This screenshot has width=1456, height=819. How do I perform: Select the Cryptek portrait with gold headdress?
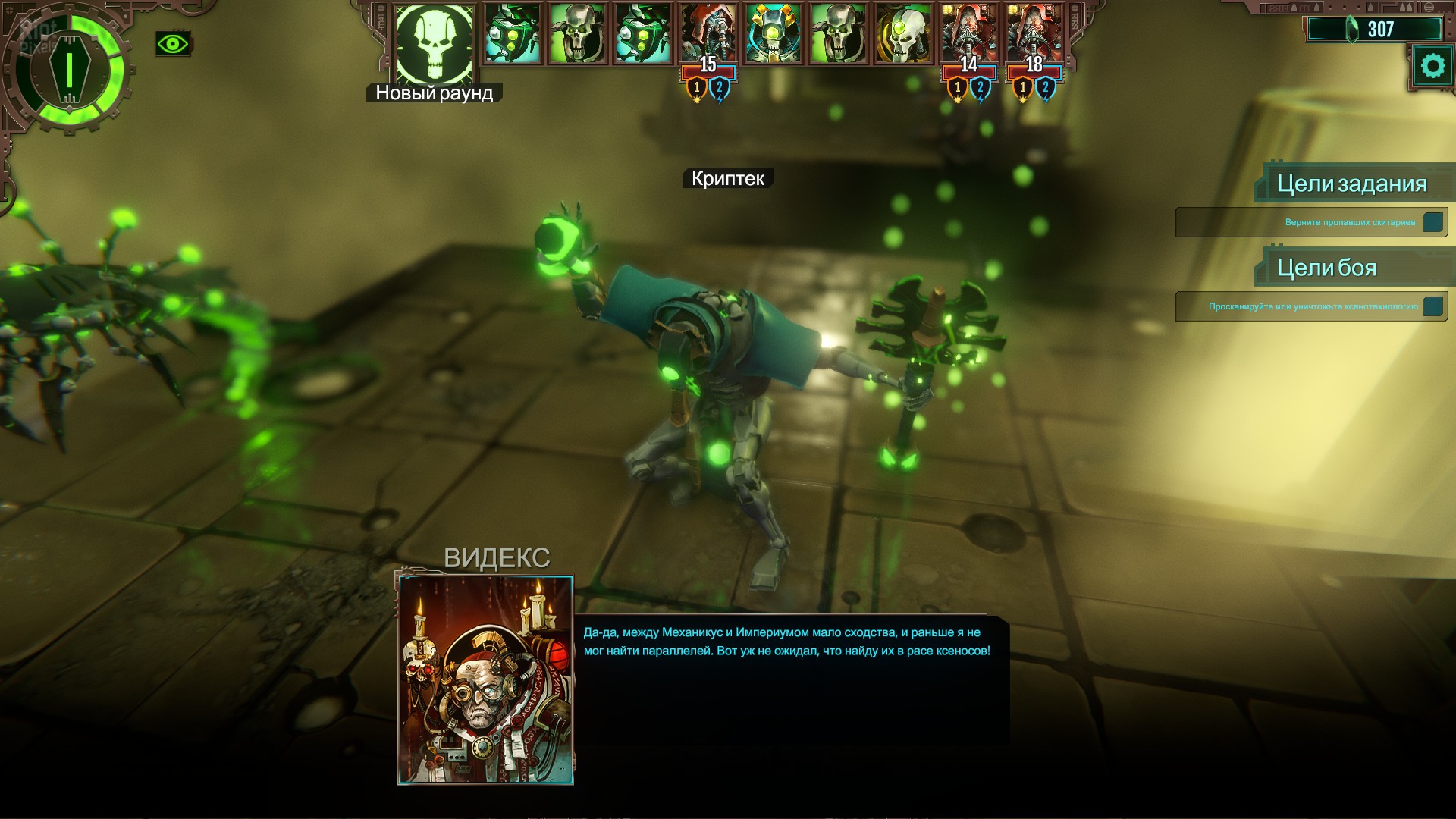coord(773,34)
